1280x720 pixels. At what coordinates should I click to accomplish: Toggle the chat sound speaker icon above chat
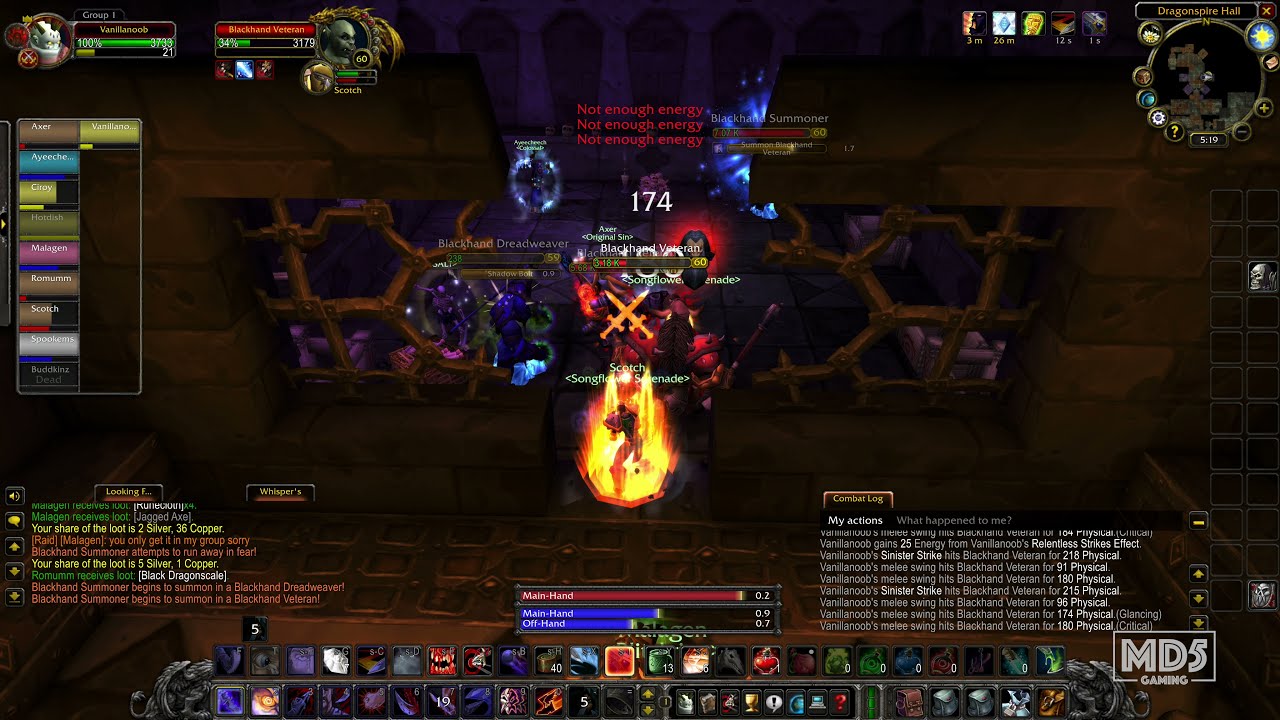(14, 495)
